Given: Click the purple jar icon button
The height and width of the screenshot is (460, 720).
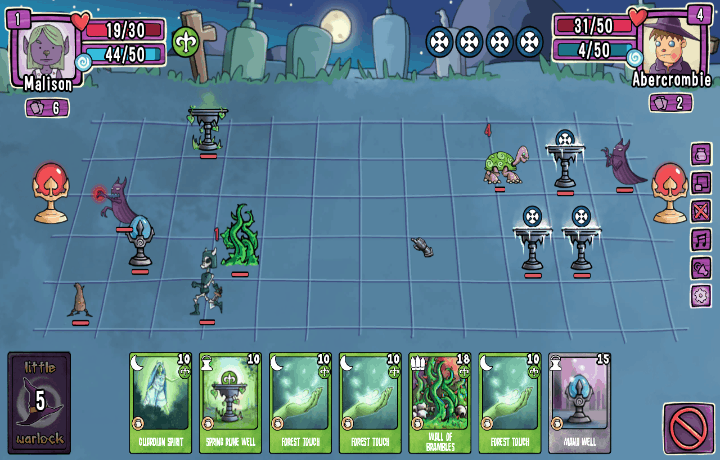Looking at the screenshot, I should tap(701, 154).
